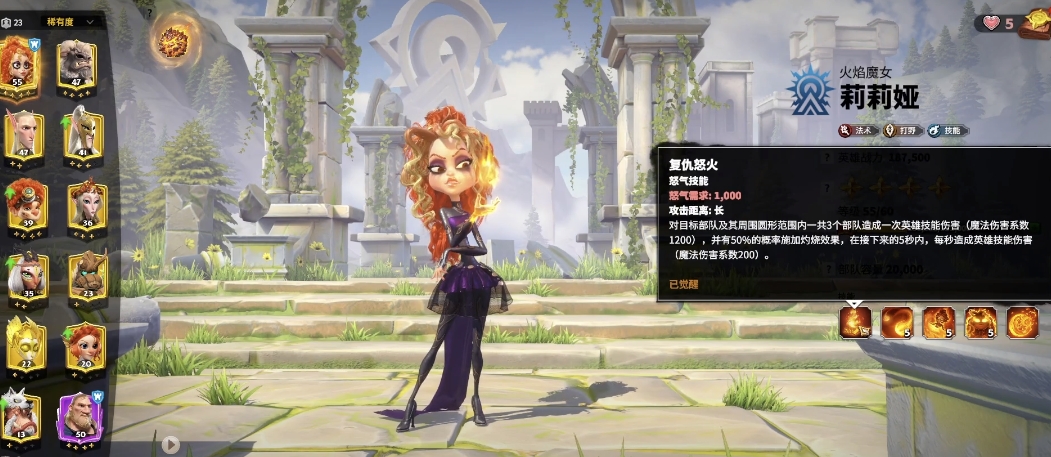Select the 法术 trait tag

click(x=857, y=130)
